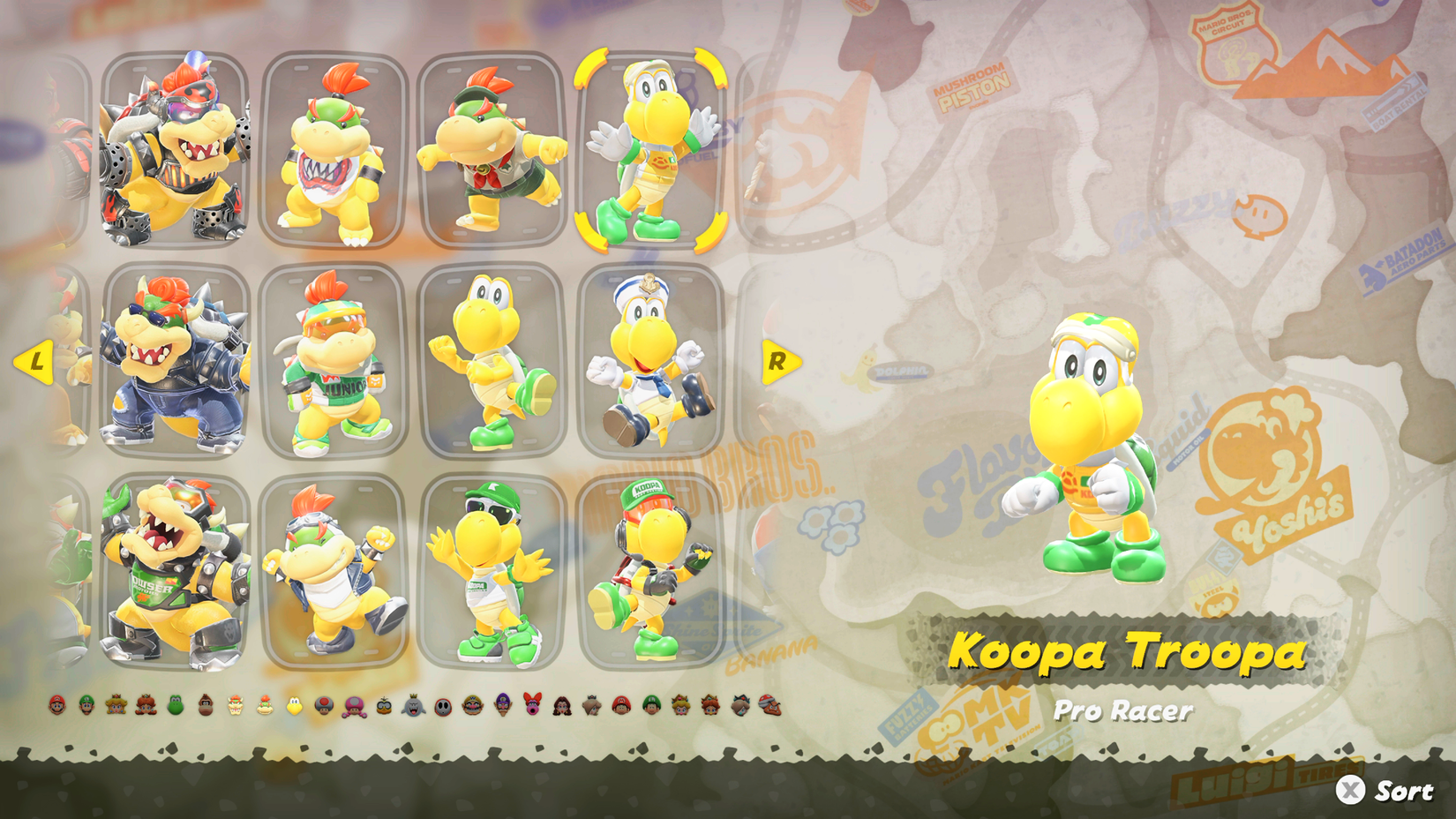Select the Donkey Kong head icon
Image resolution: width=1456 pixels, height=819 pixels.
point(206,706)
